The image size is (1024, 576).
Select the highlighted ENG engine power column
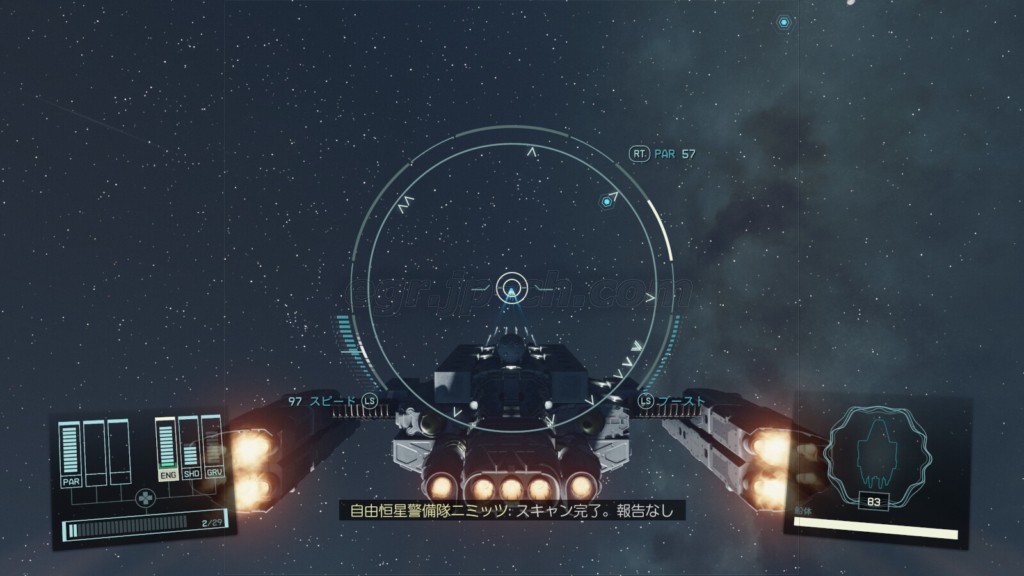coord(168,447)
